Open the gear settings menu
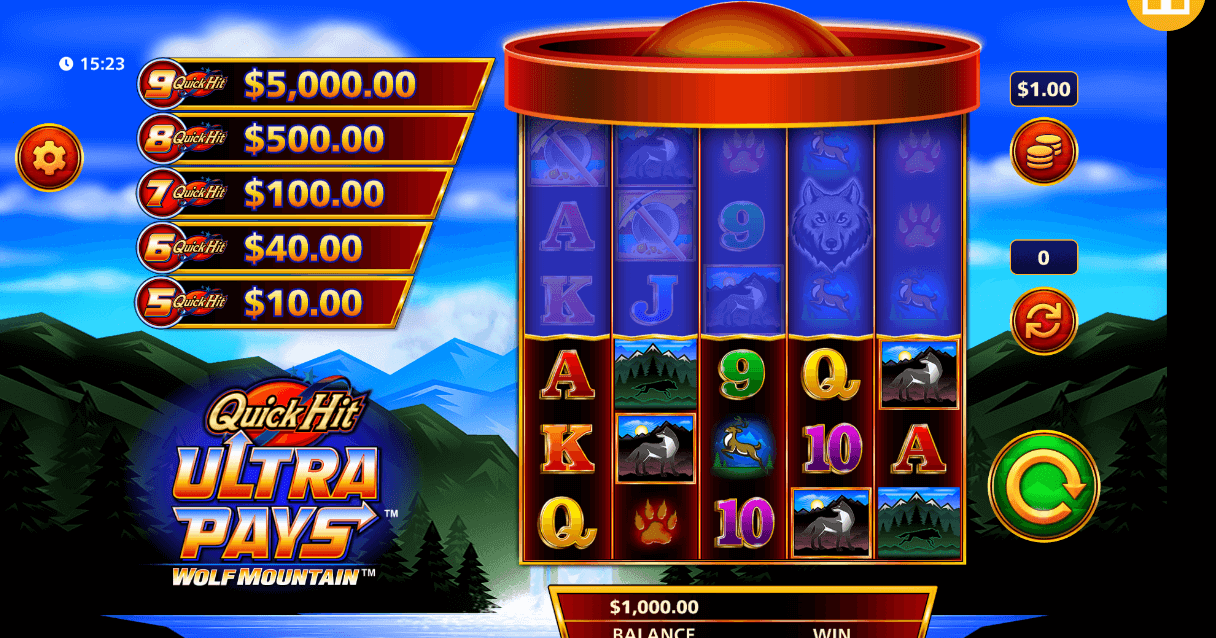1216x638 pixels. coord(49,157)
